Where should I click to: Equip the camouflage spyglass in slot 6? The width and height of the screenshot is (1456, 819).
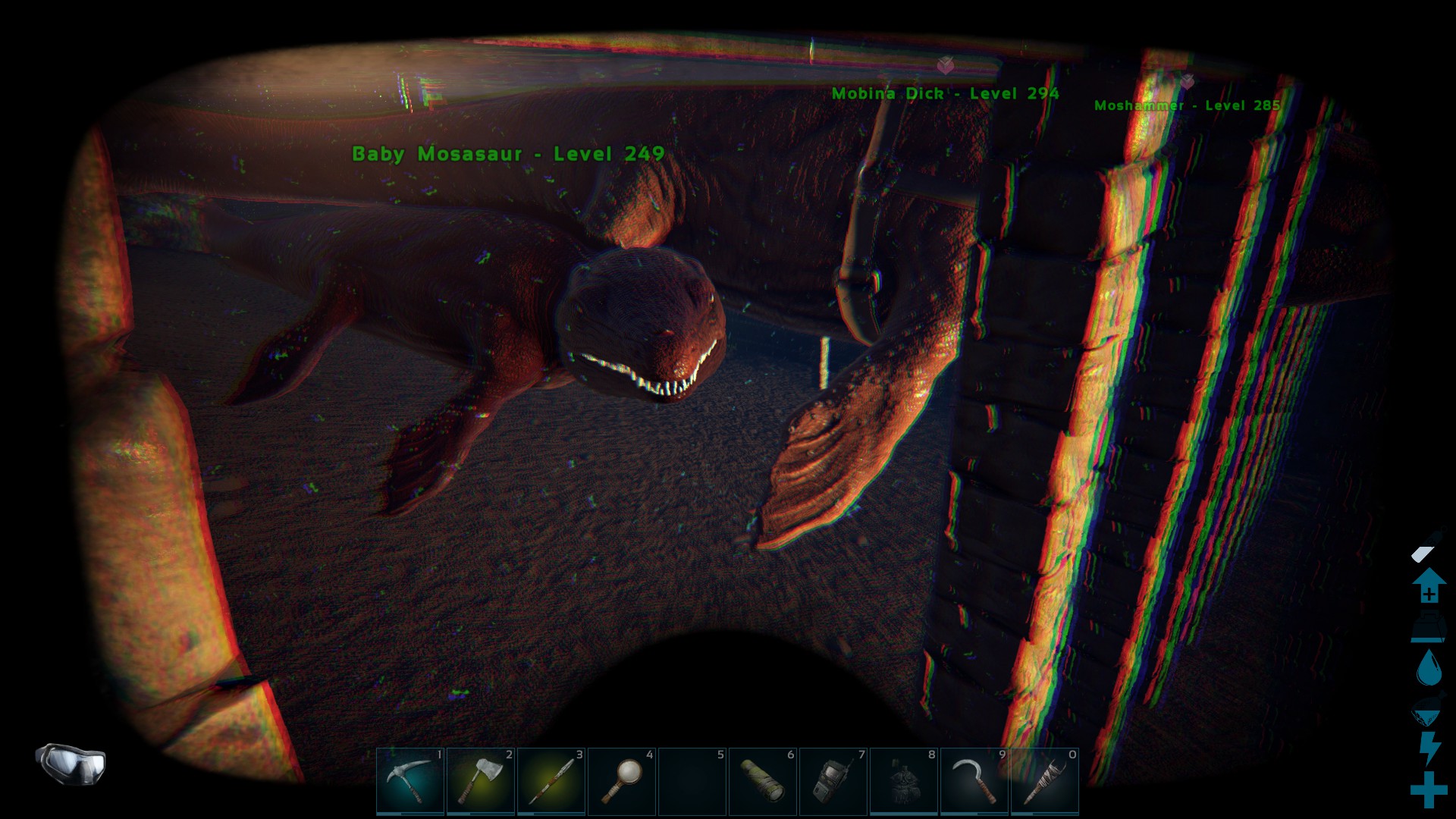click(763, 781)
